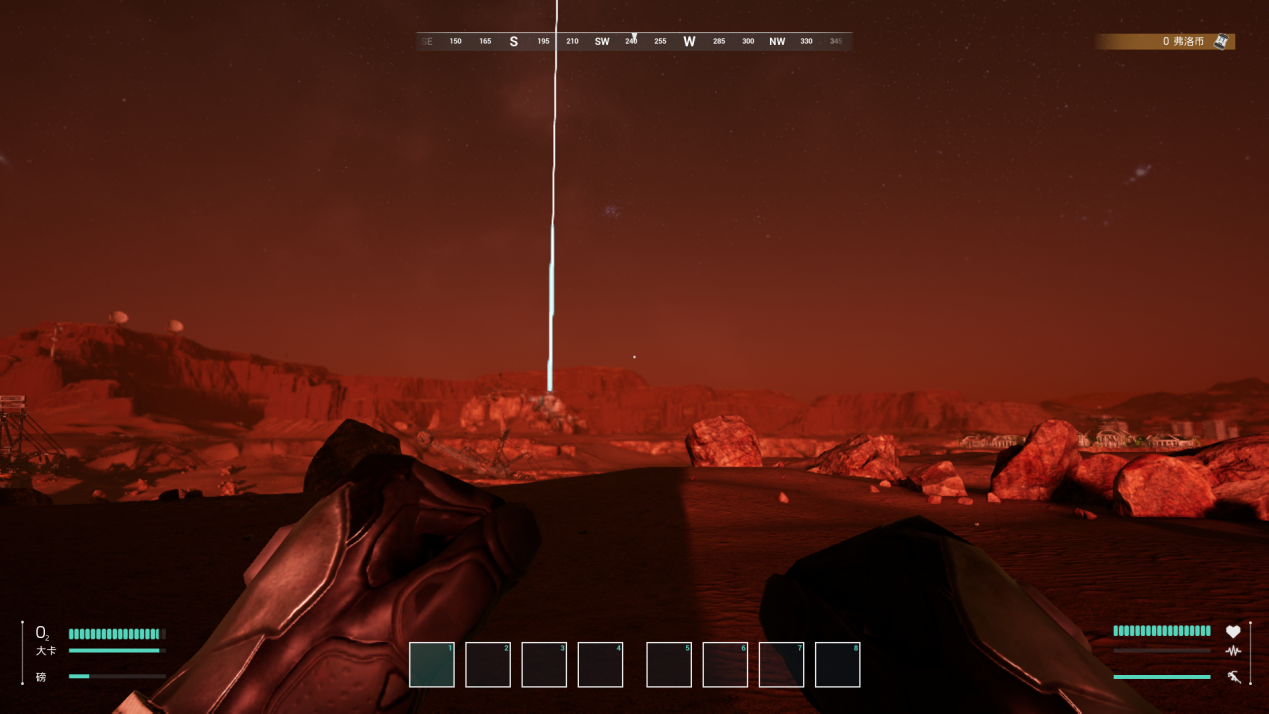Select the highlighted hotbar slot 1
This screenshot has width=1269, height=714.
coord(432,665)
